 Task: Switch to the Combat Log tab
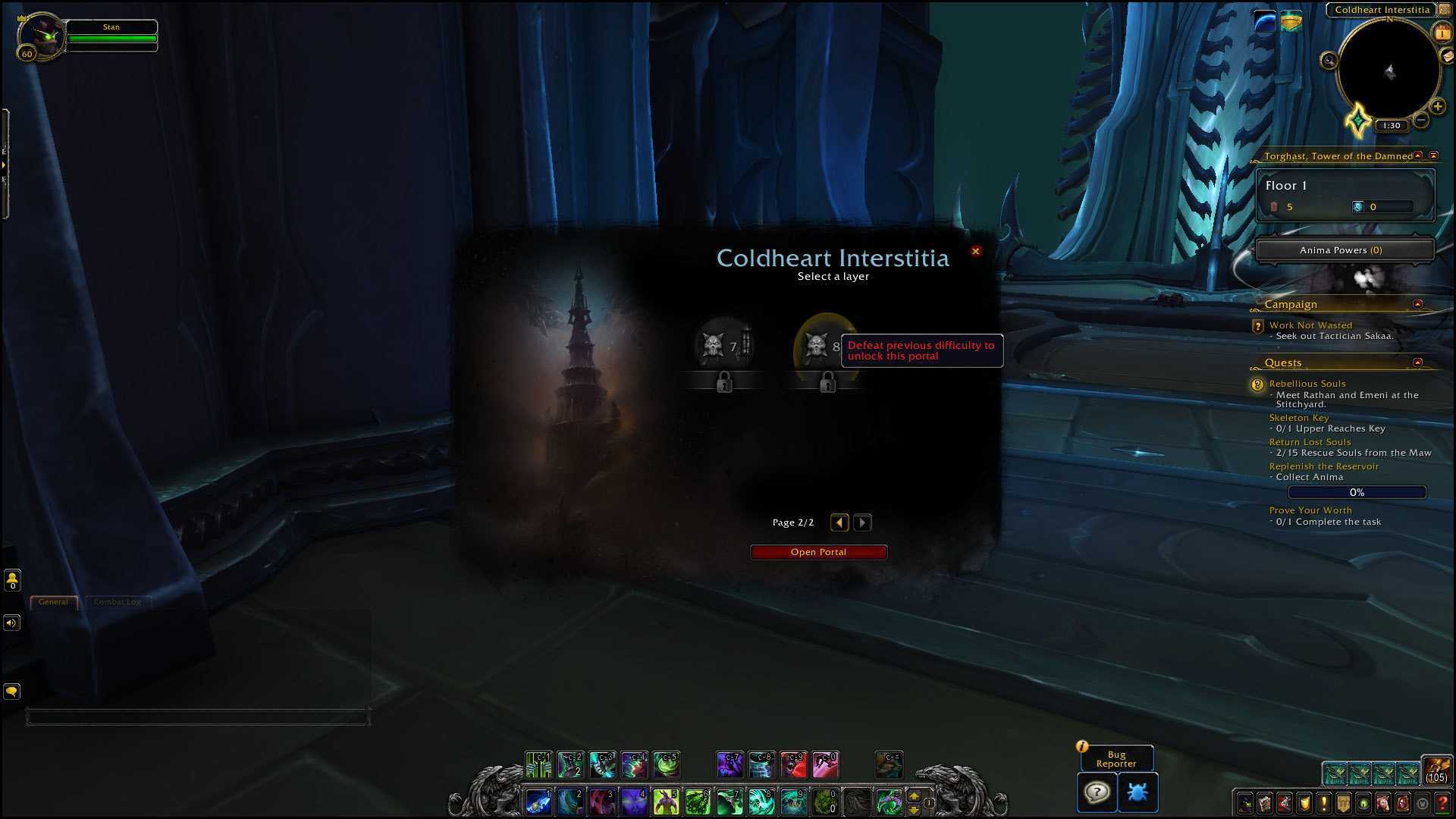click(x=118, y=602)
